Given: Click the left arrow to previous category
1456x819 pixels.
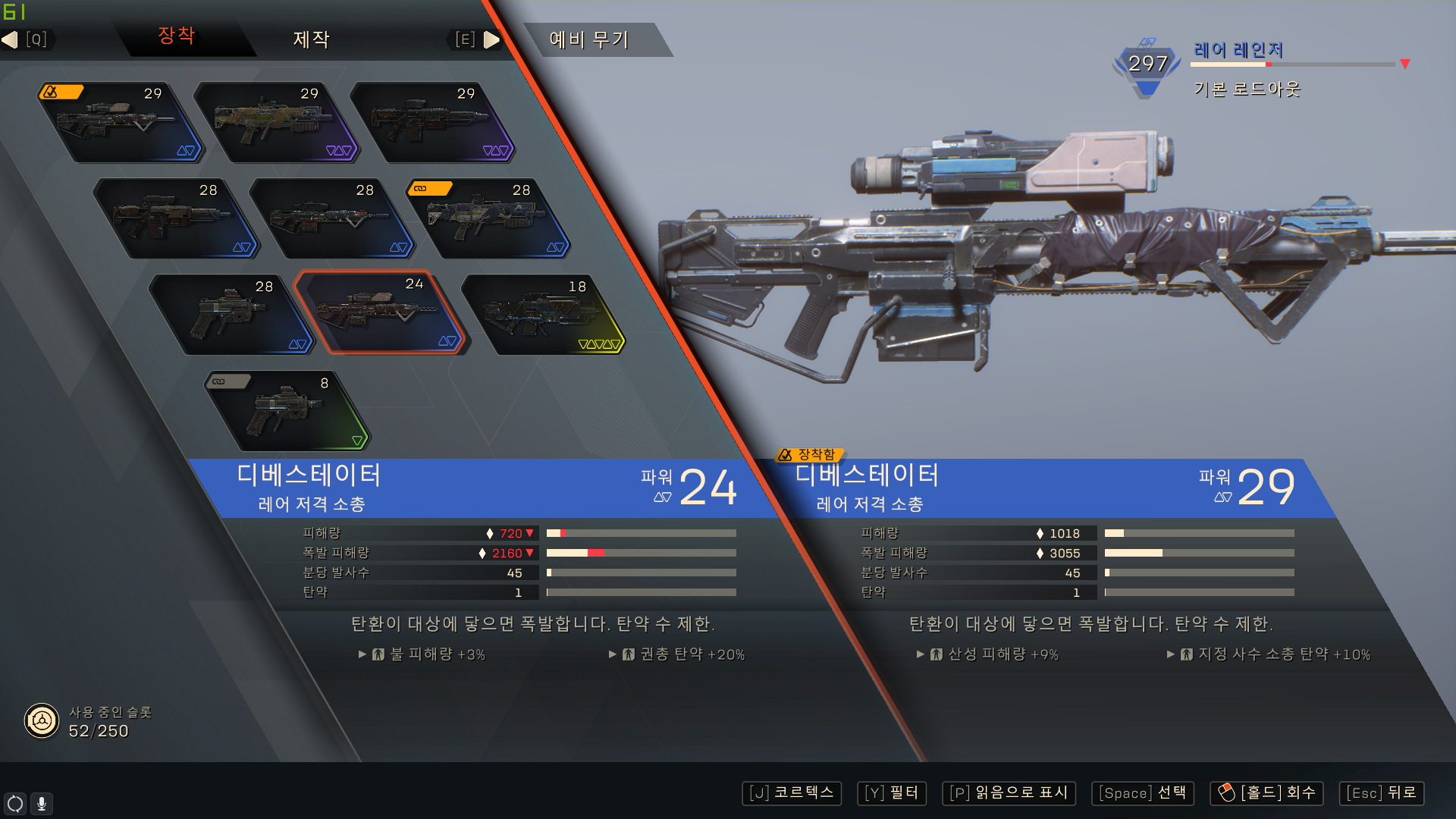Looking at the screenshot, I should pyautogui.click(x=11, y=39).
